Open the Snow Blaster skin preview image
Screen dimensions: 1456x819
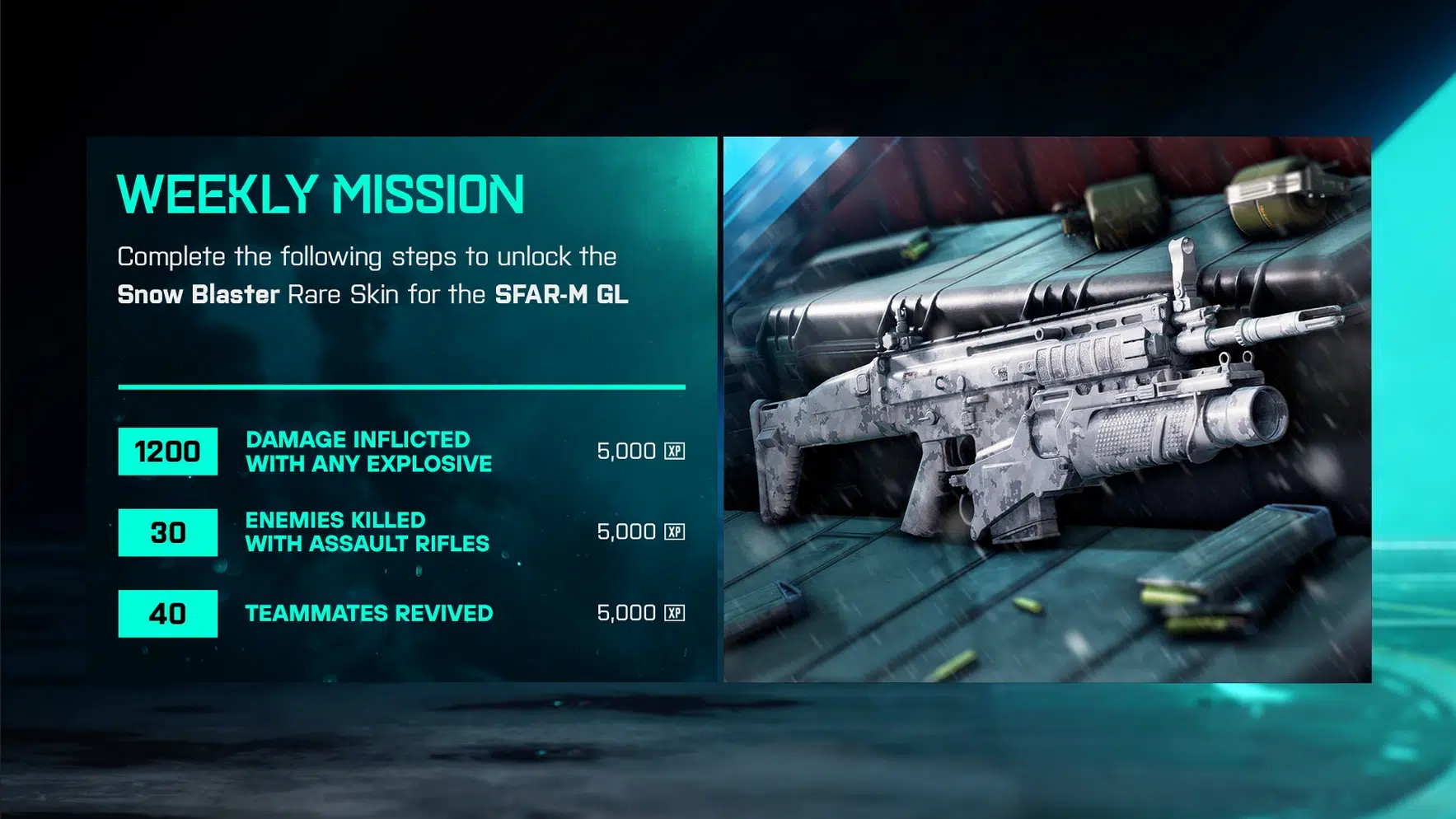1046,409
